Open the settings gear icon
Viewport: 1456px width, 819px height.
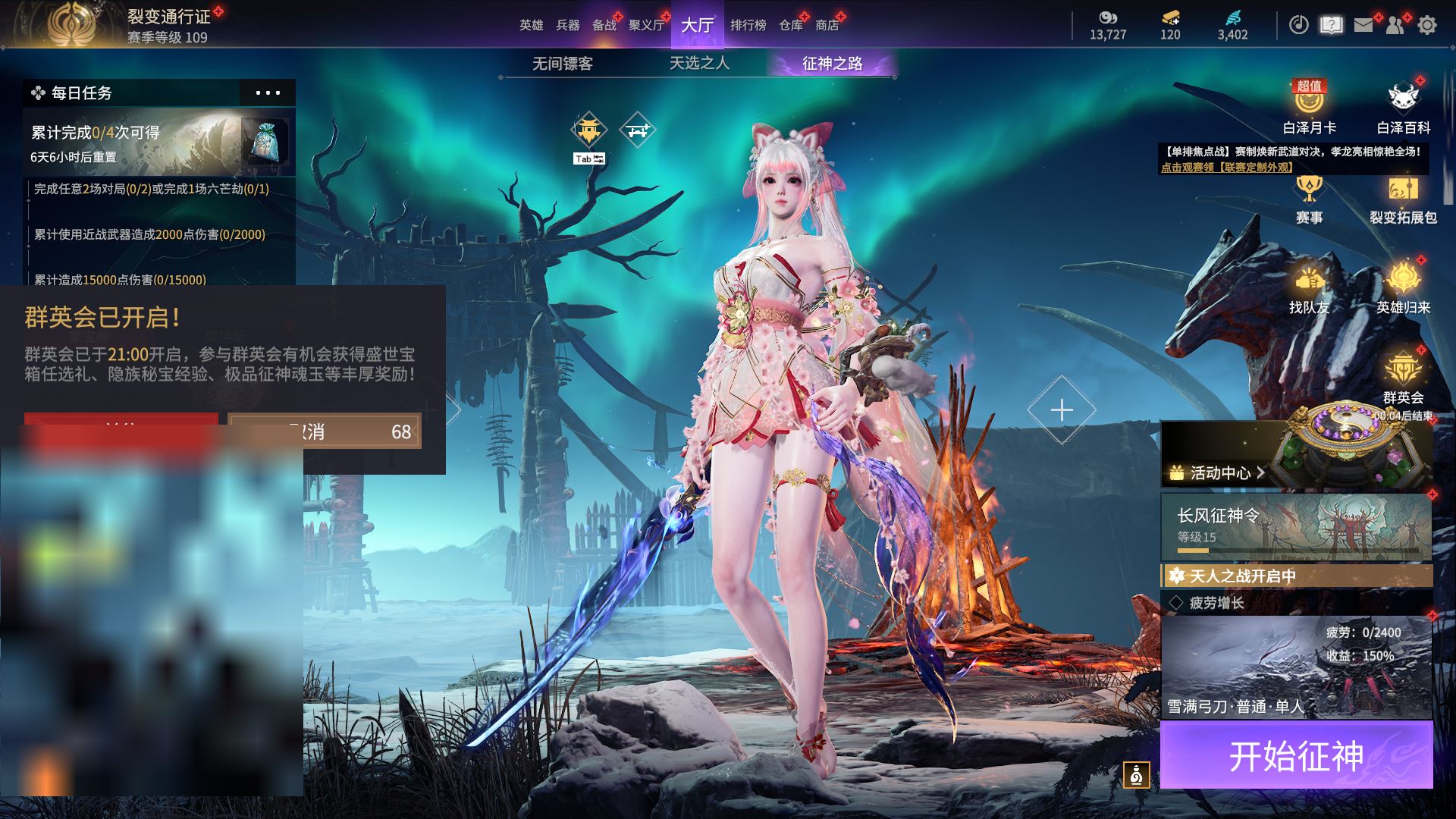coord(1426,25)
